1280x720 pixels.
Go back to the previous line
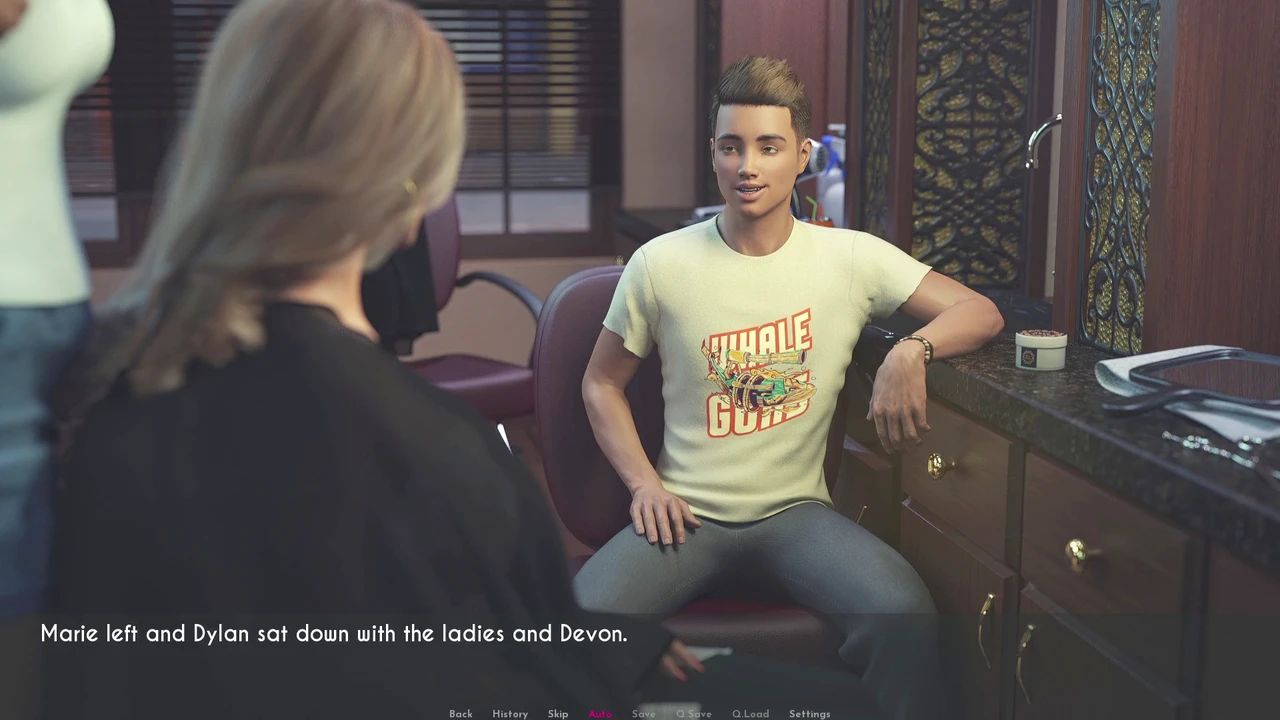pyautogui.click(x=460, y=714)
